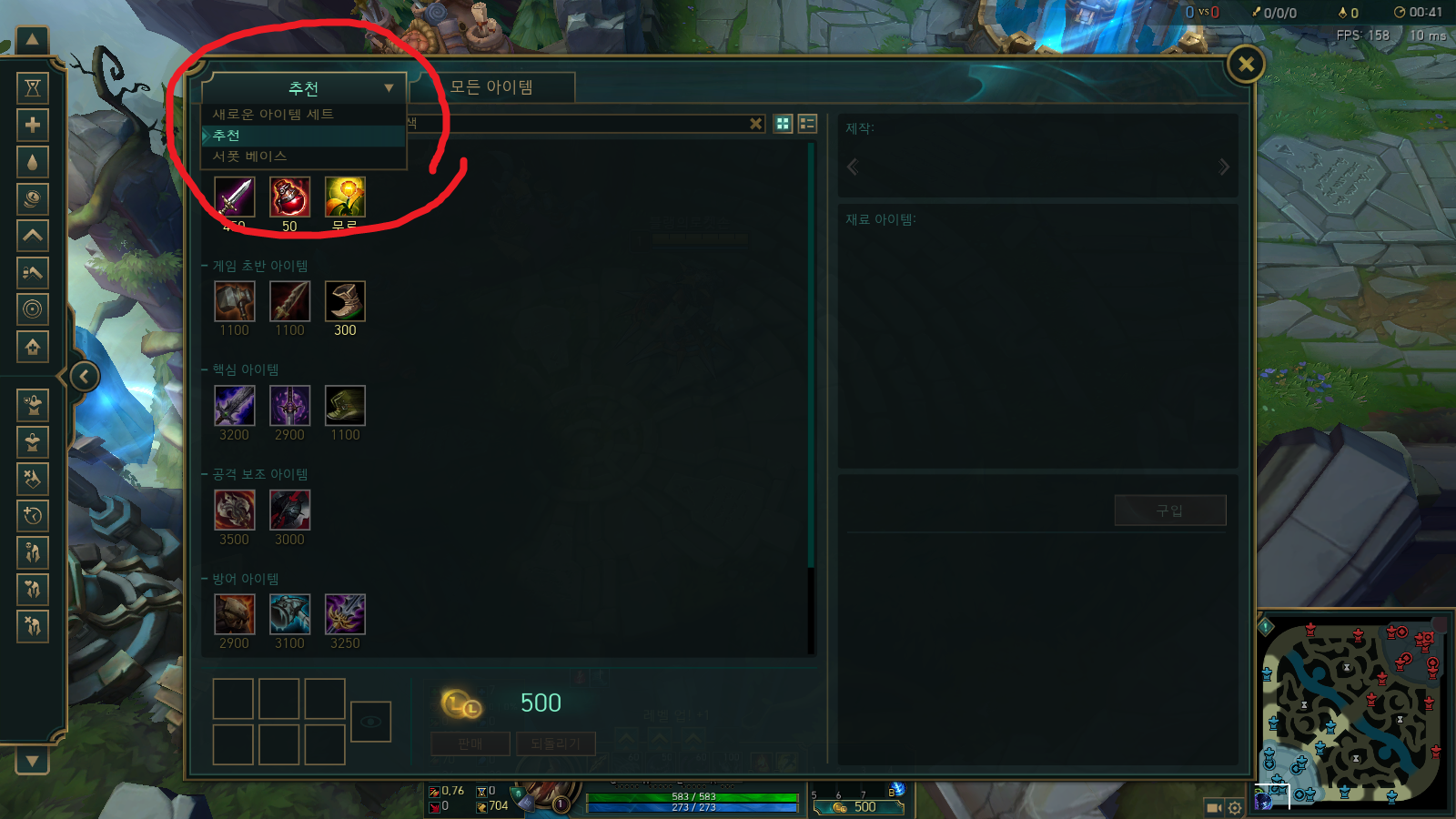Switch to the 모든 아이템 tab
1456x819 pixels.
click(x=492, y=86)
